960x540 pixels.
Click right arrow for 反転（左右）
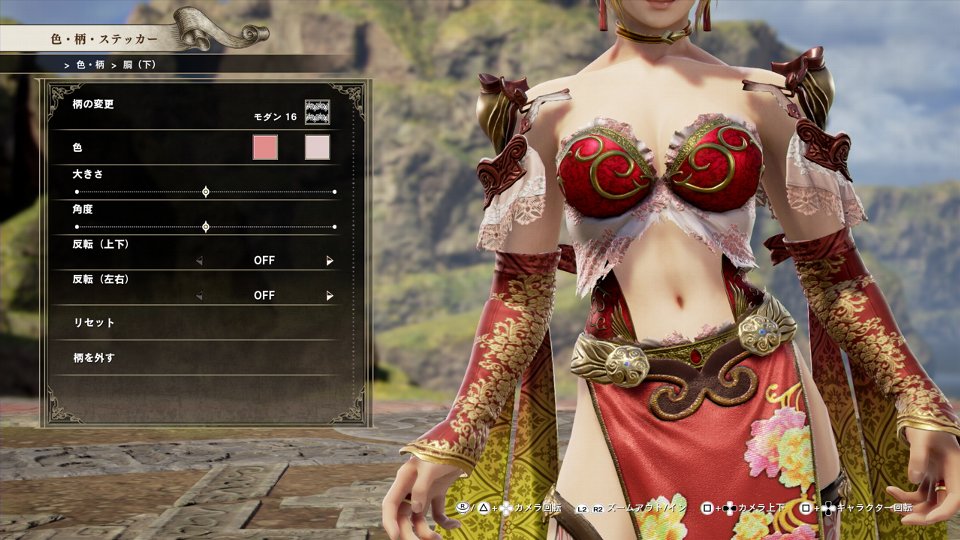(x=329, y=296)
